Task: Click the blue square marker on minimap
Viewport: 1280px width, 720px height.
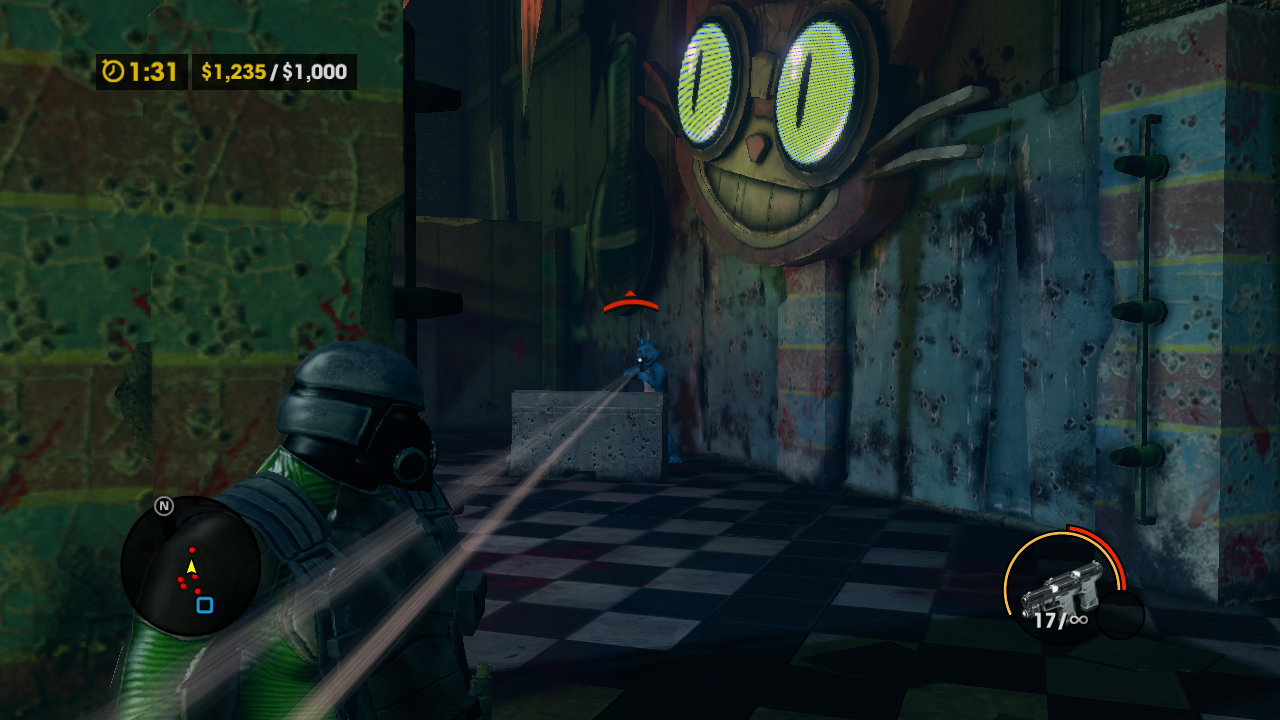Action: 205,605
